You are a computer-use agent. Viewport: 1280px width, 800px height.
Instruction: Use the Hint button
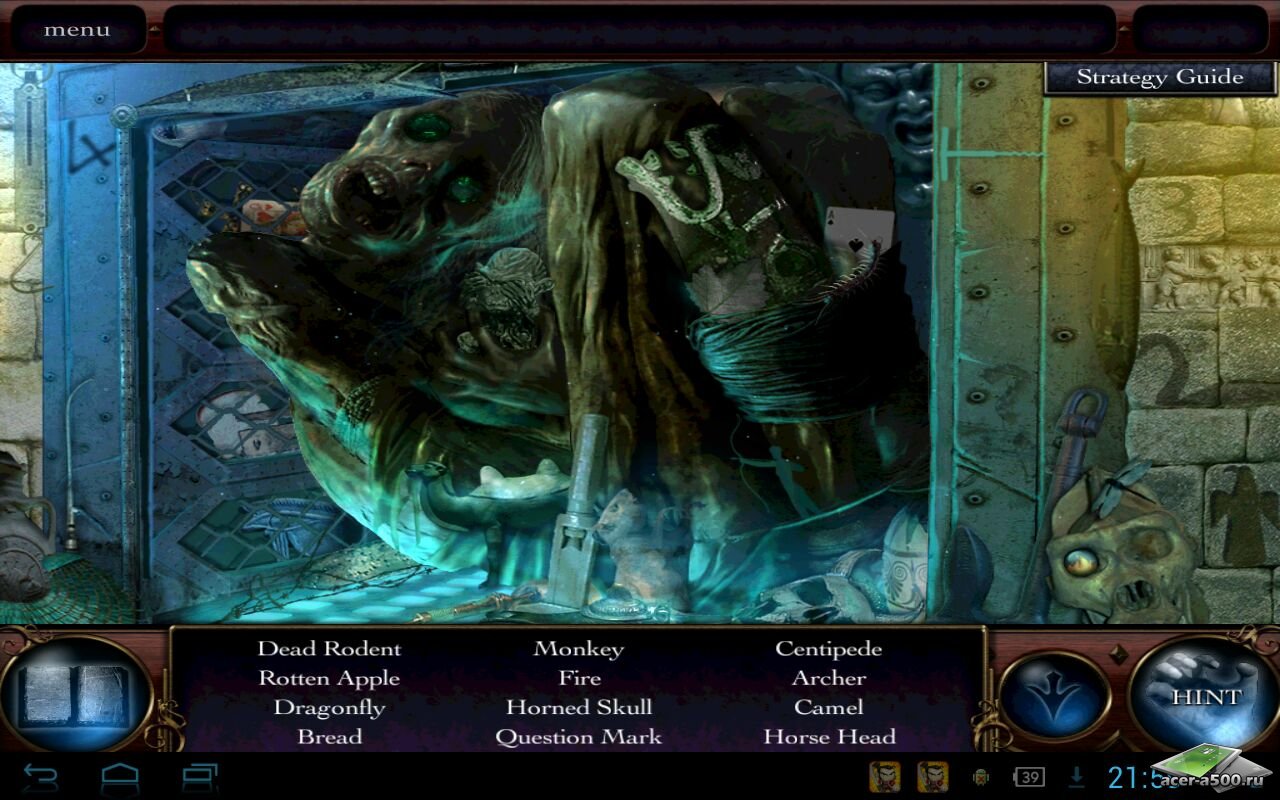point(1205,696)
